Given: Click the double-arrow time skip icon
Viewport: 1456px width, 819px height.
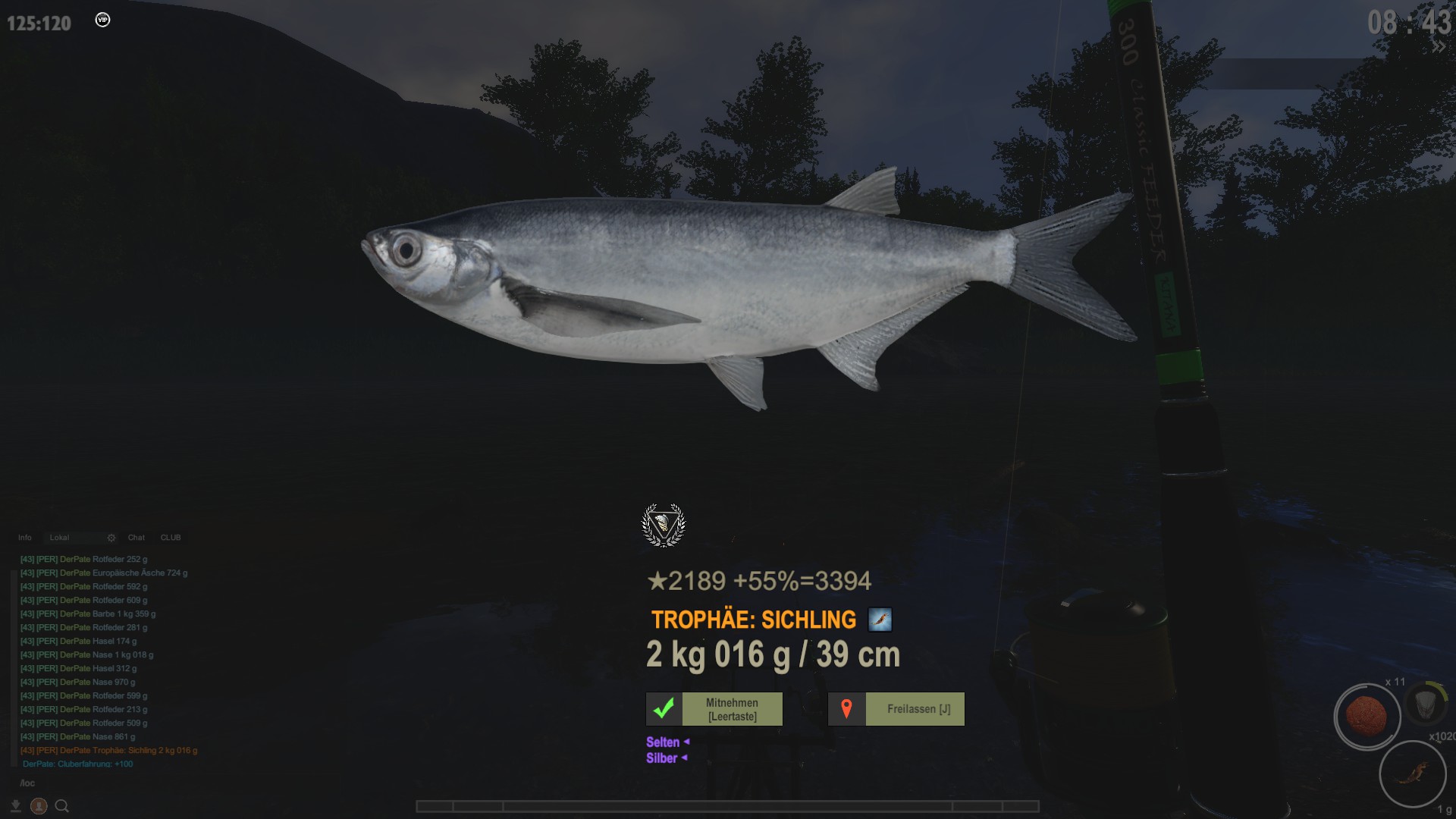Looking at the screenshot, I should [x=1438, y=47].
